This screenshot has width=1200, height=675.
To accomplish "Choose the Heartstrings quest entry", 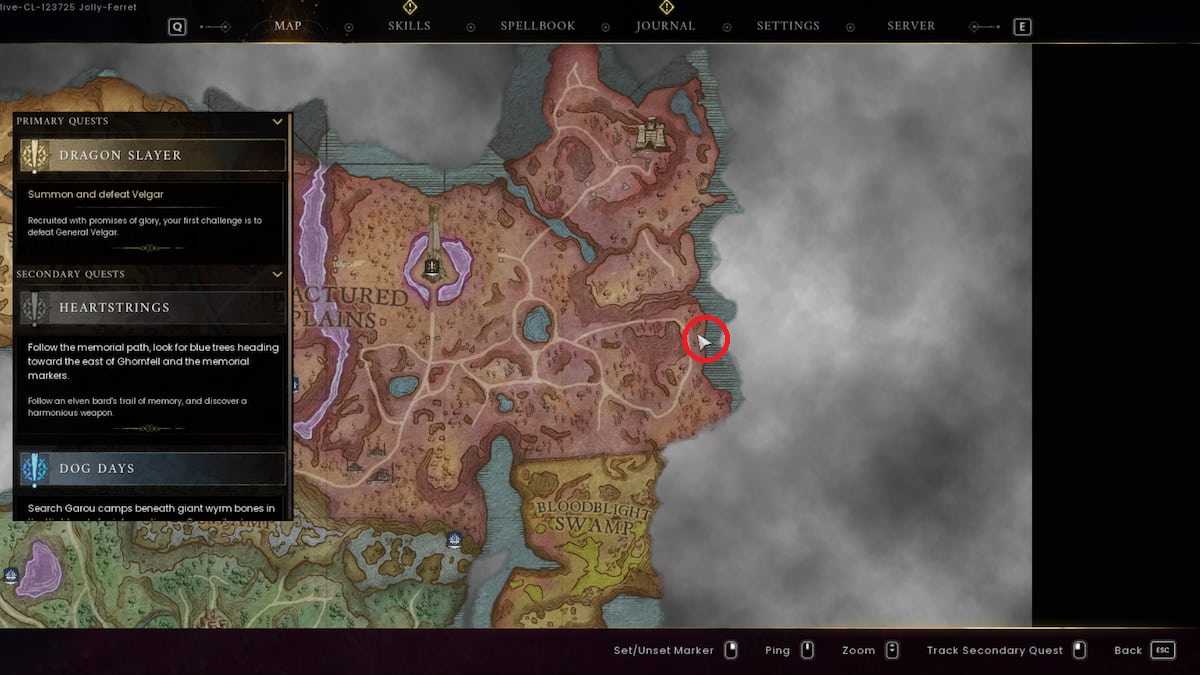I will click(153, 308).
